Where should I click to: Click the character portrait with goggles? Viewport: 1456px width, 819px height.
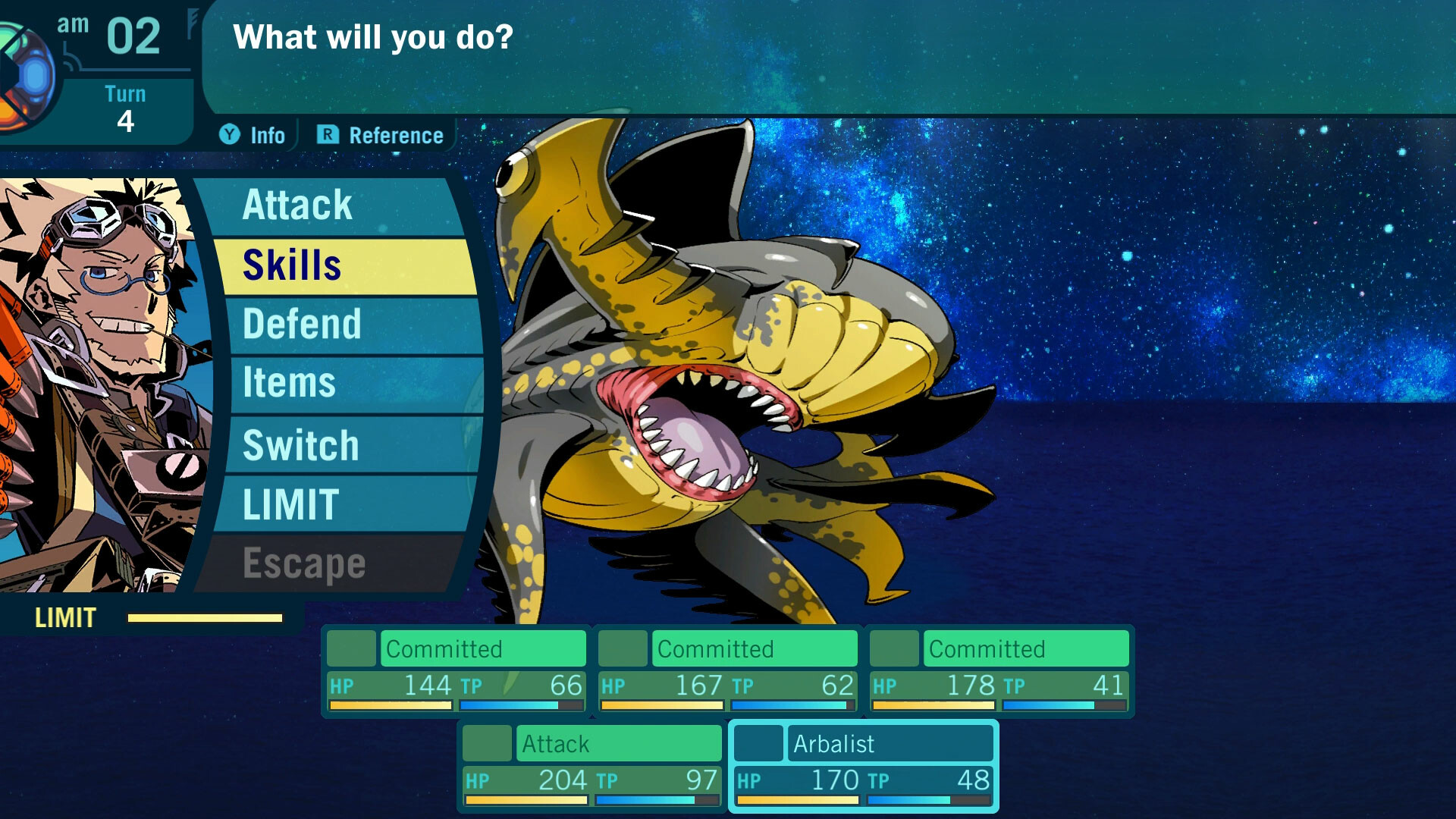[99, 326]
